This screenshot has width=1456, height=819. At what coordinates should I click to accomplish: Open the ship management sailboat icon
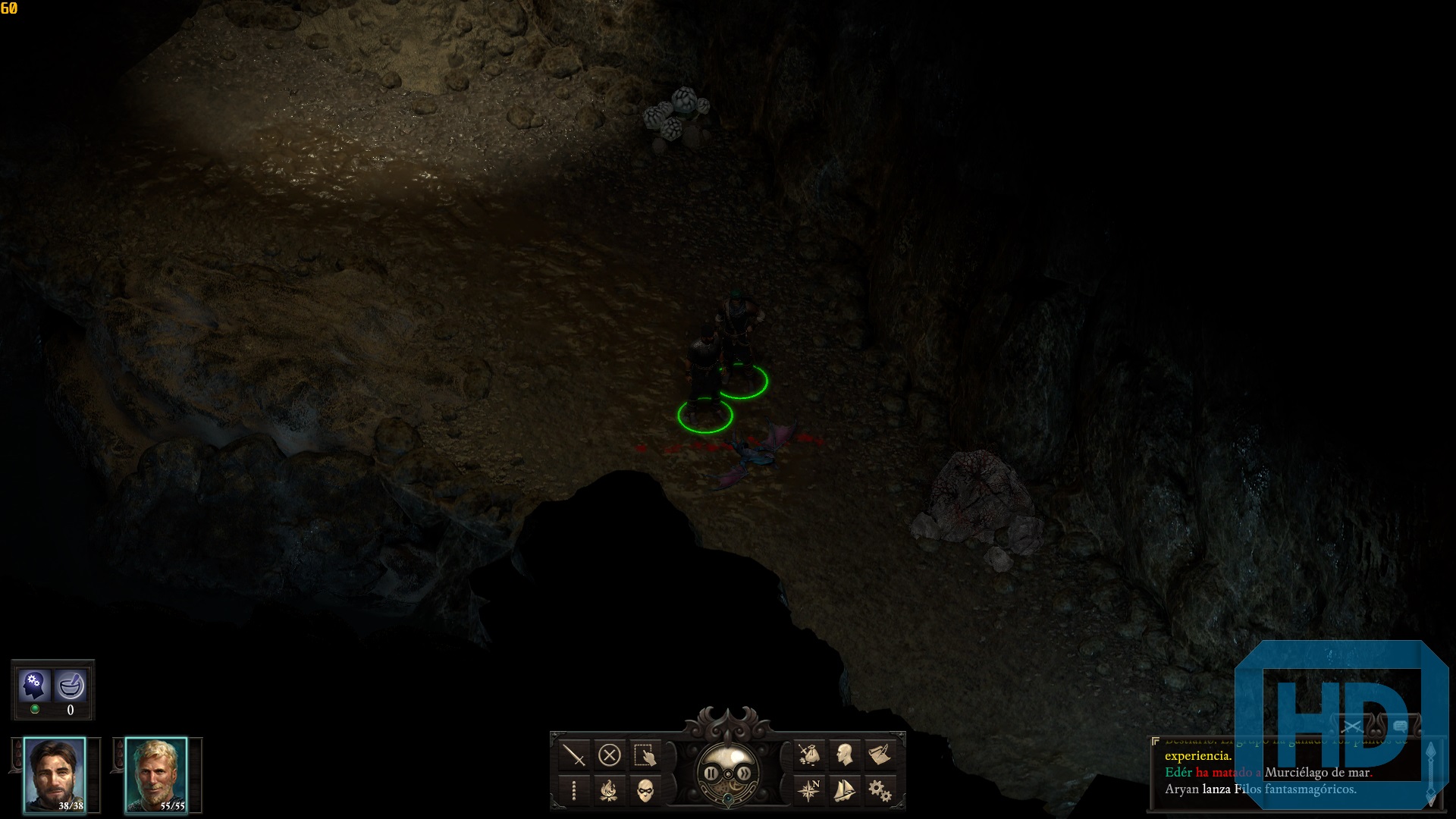(844, 791)
